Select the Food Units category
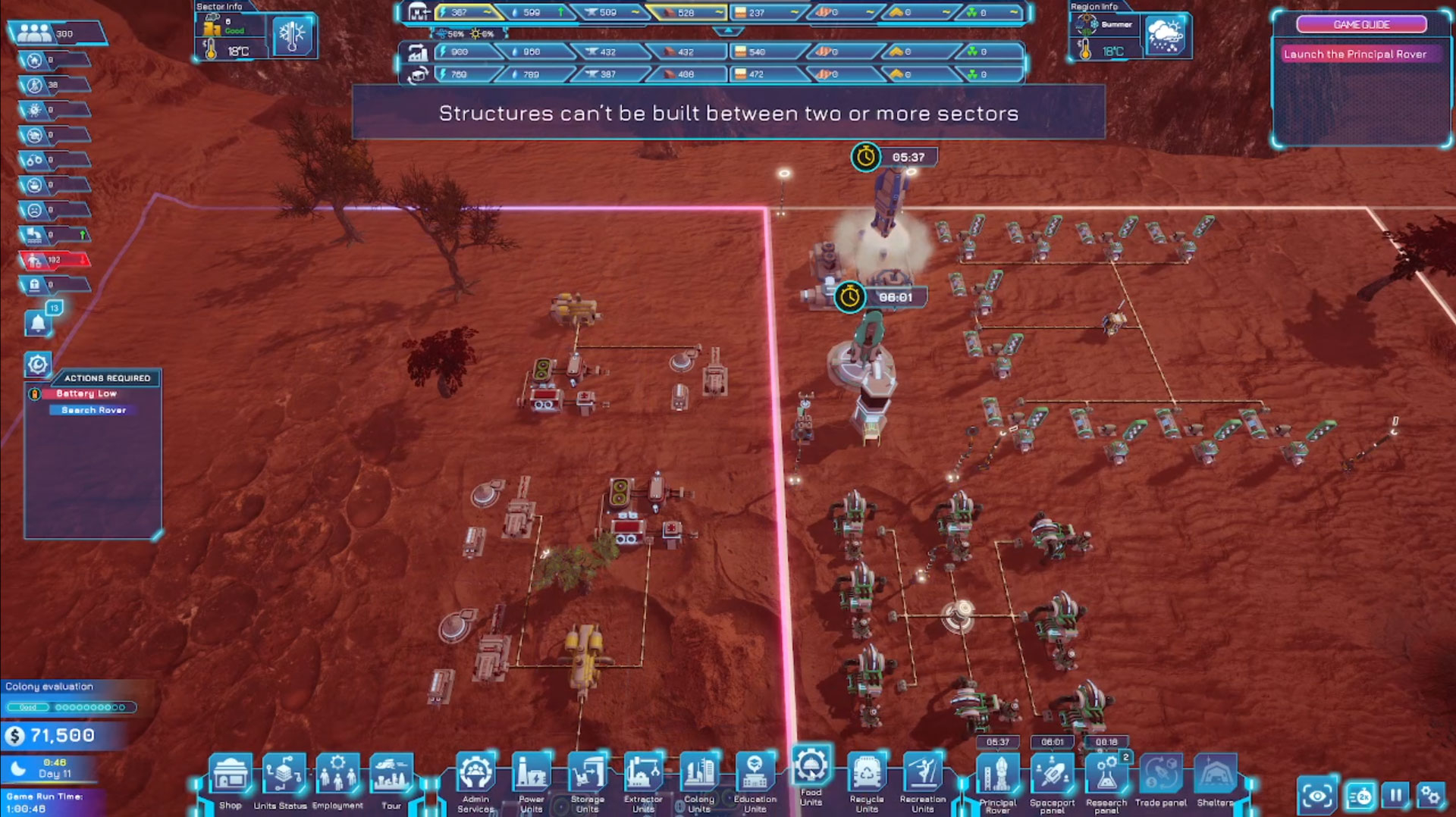Screen dimensions: 1456x817 pos(811,768)
